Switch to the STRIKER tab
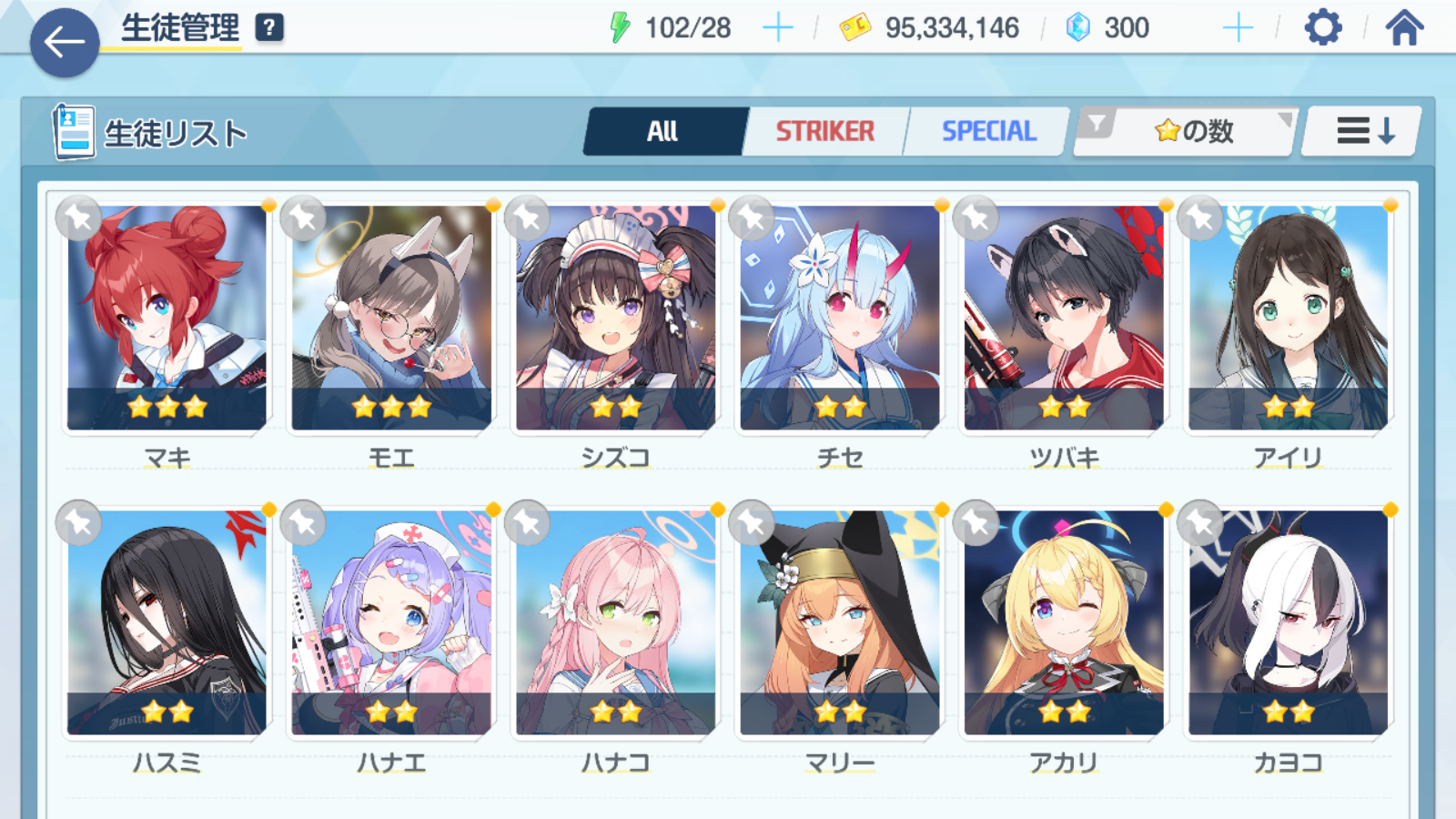 [x=824, y=132]
